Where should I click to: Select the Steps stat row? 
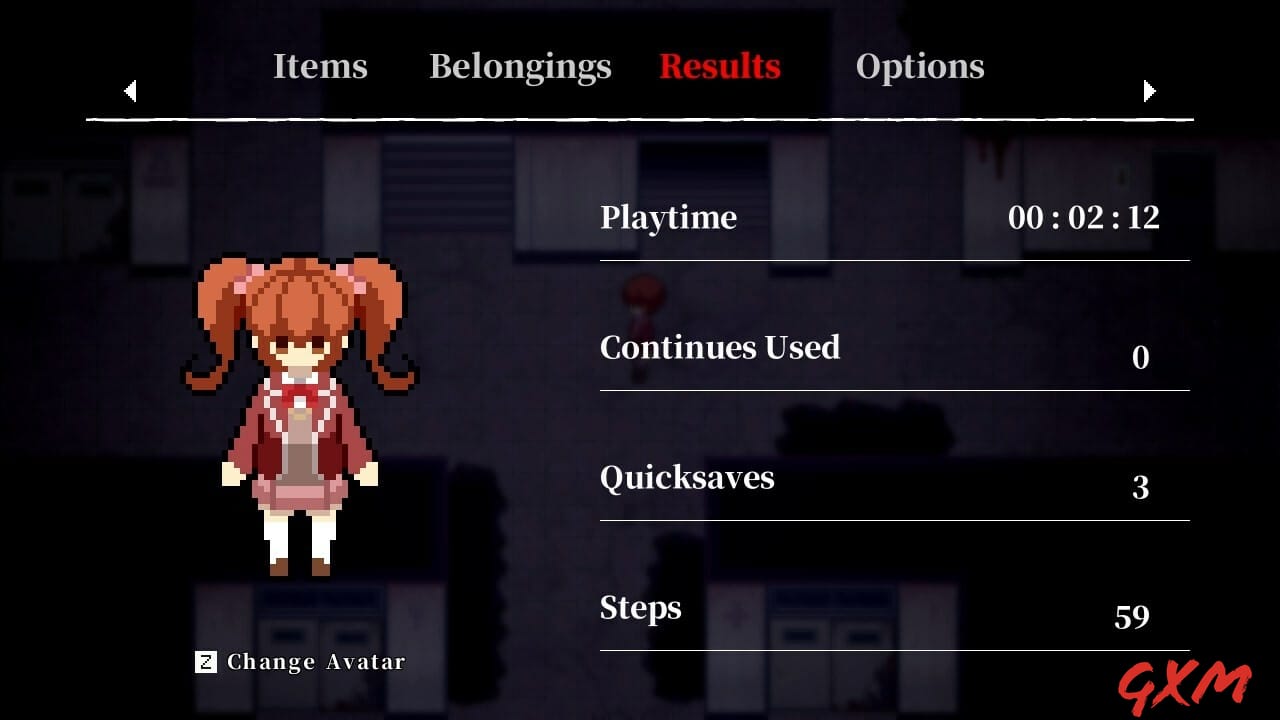[640, 608]
